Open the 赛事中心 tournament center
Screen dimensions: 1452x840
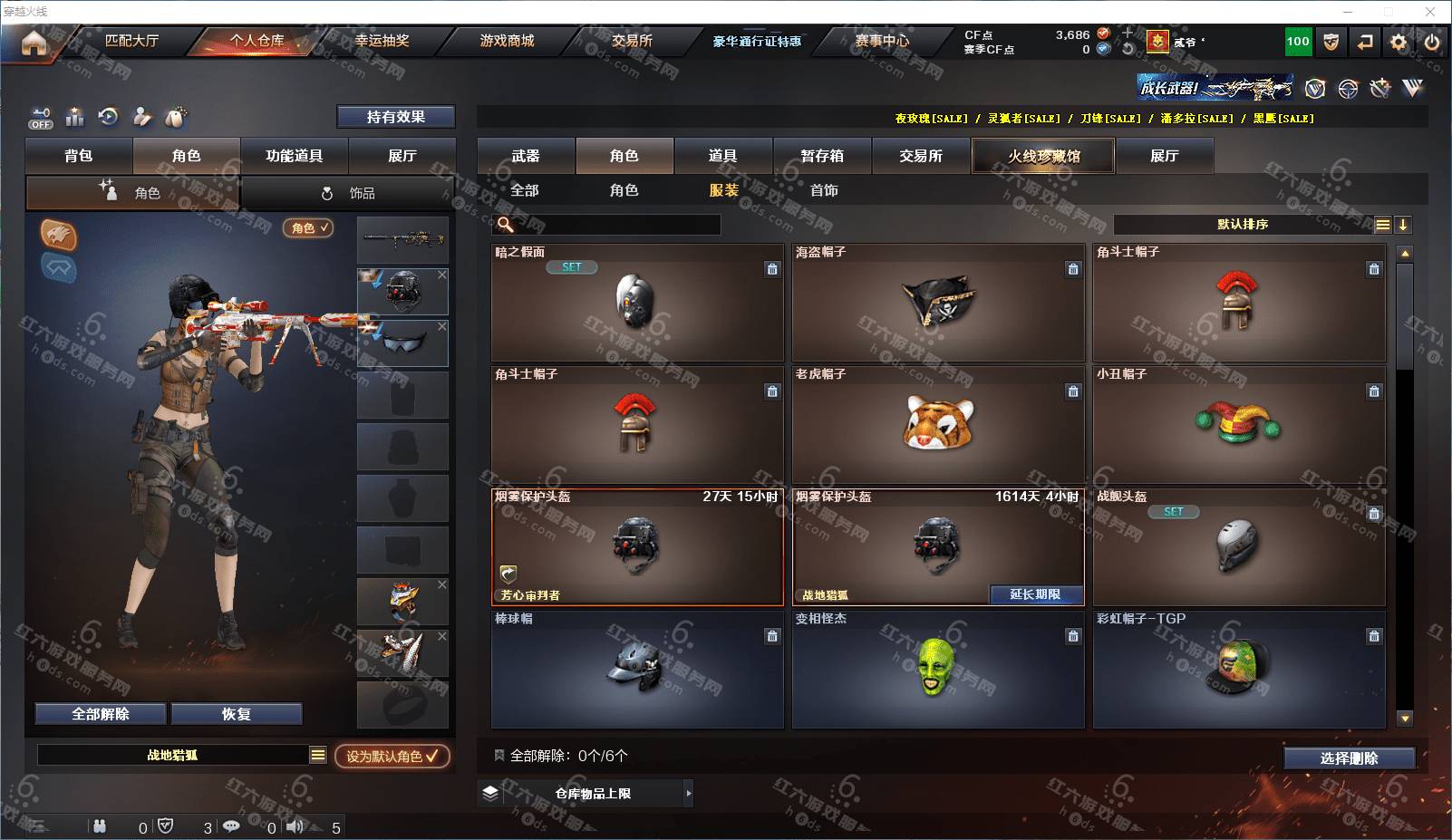tap(881, 41)
